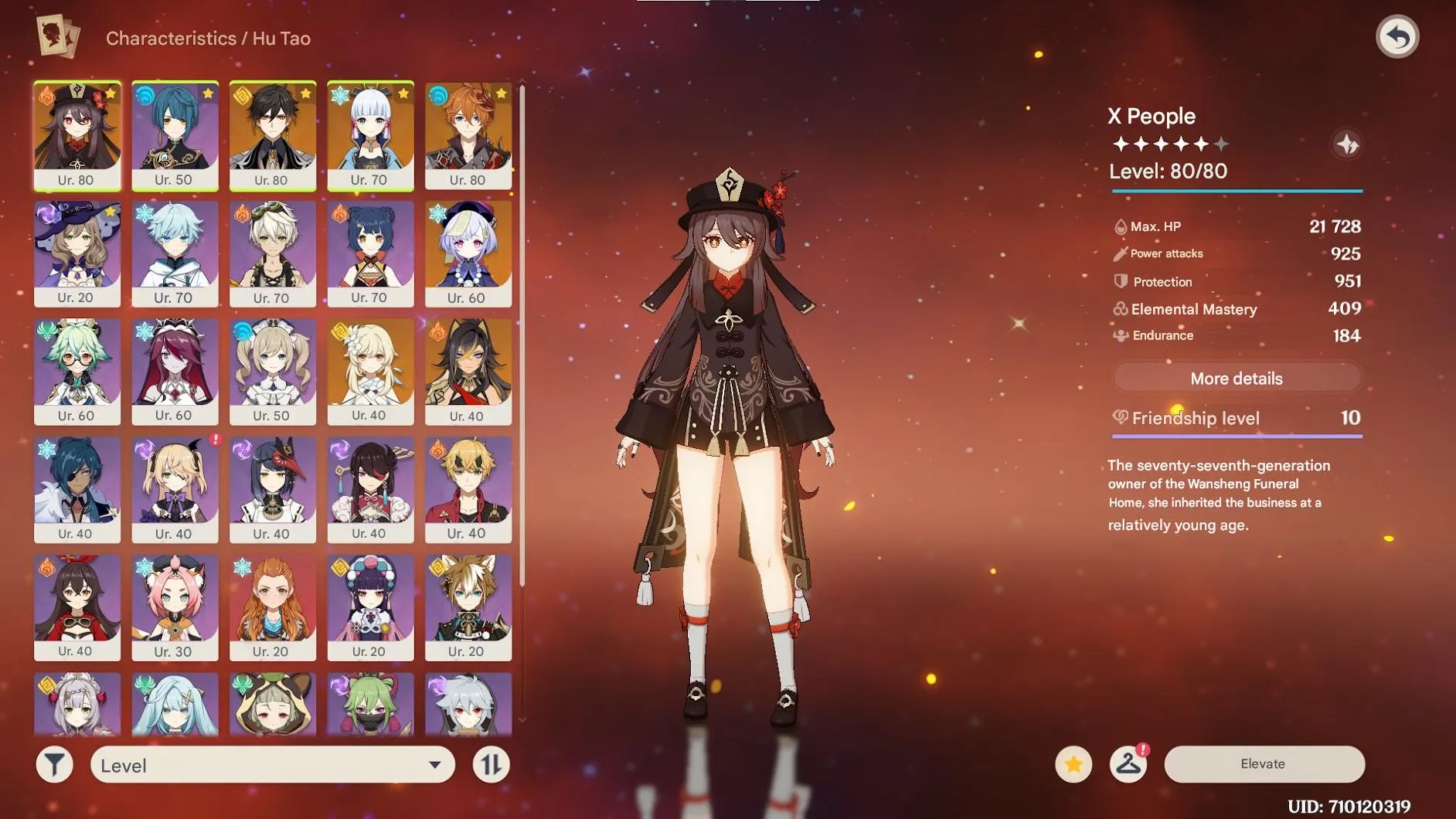Mark Hu Tao as favorite with star icon

pyautogui.click(x=1074, y=763)
